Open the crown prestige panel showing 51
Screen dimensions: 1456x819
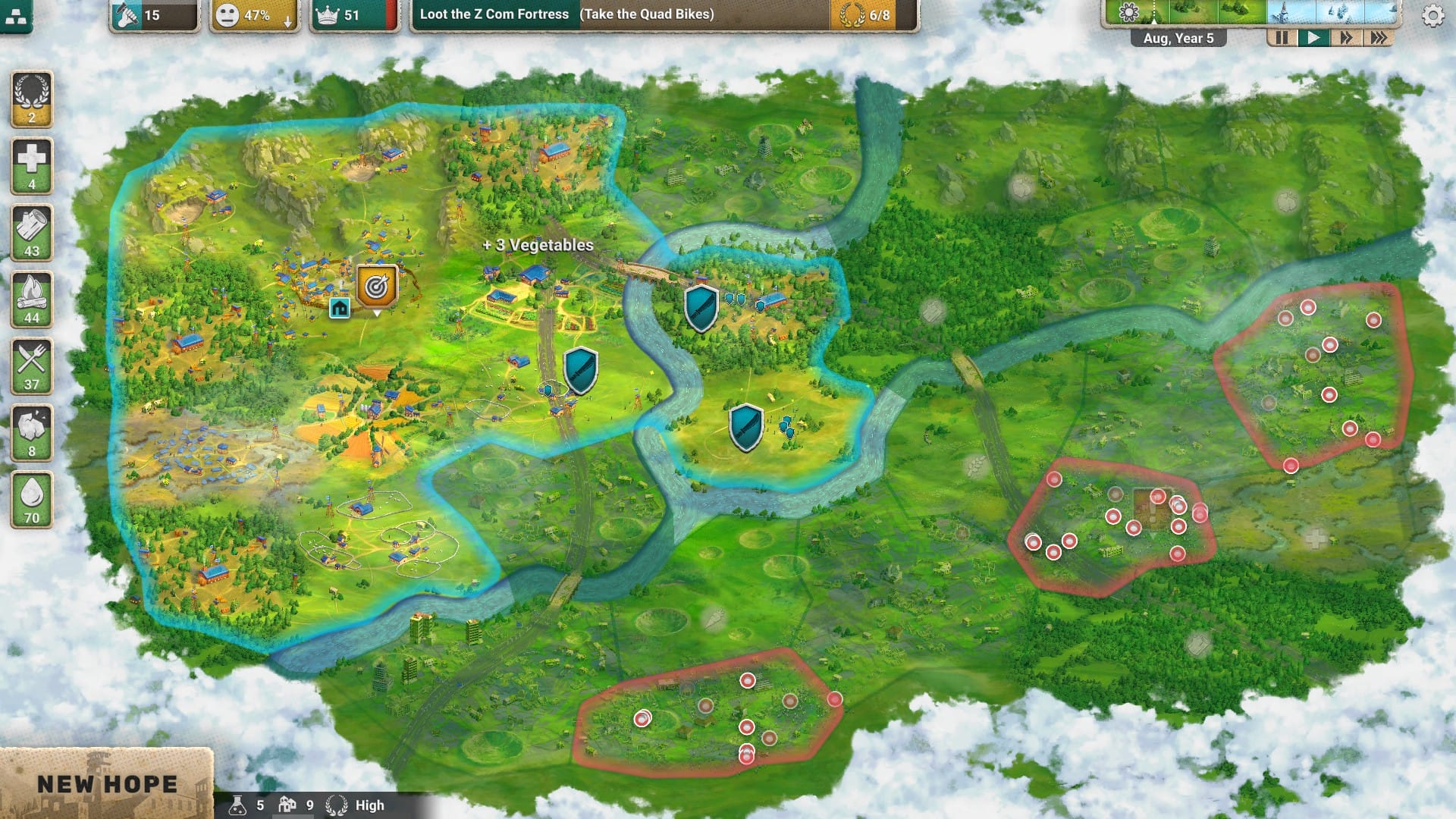click(353, 15)
